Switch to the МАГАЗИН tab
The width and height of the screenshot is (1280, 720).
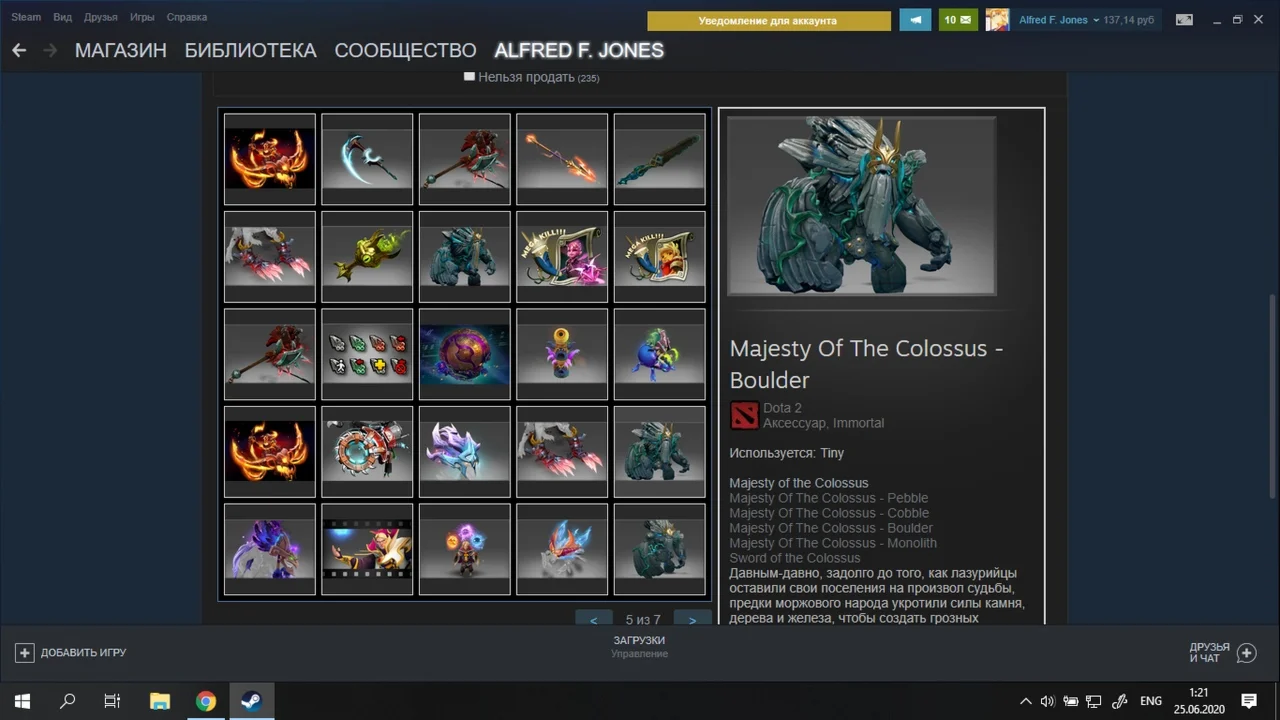coord(120,50)
